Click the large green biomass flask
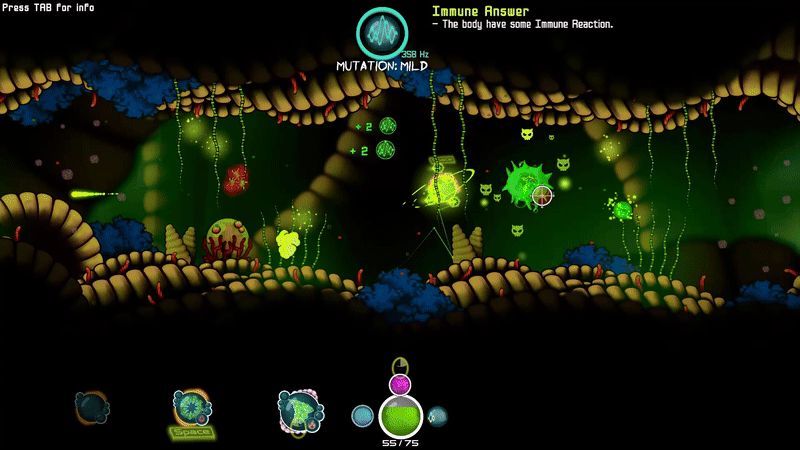800x450 pixels. click(400, 416)
